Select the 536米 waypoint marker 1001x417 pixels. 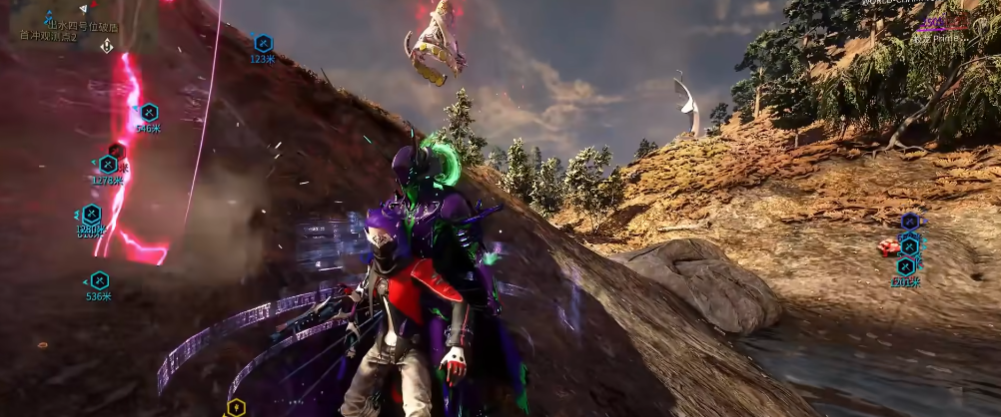tap(99, 281)
